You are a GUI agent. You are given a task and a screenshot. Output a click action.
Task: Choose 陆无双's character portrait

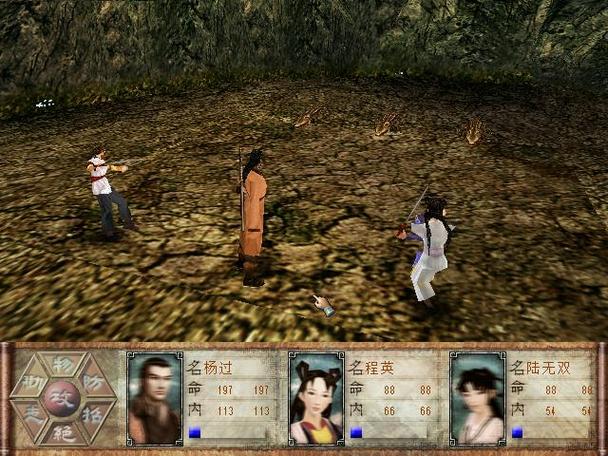click(476, 398)
